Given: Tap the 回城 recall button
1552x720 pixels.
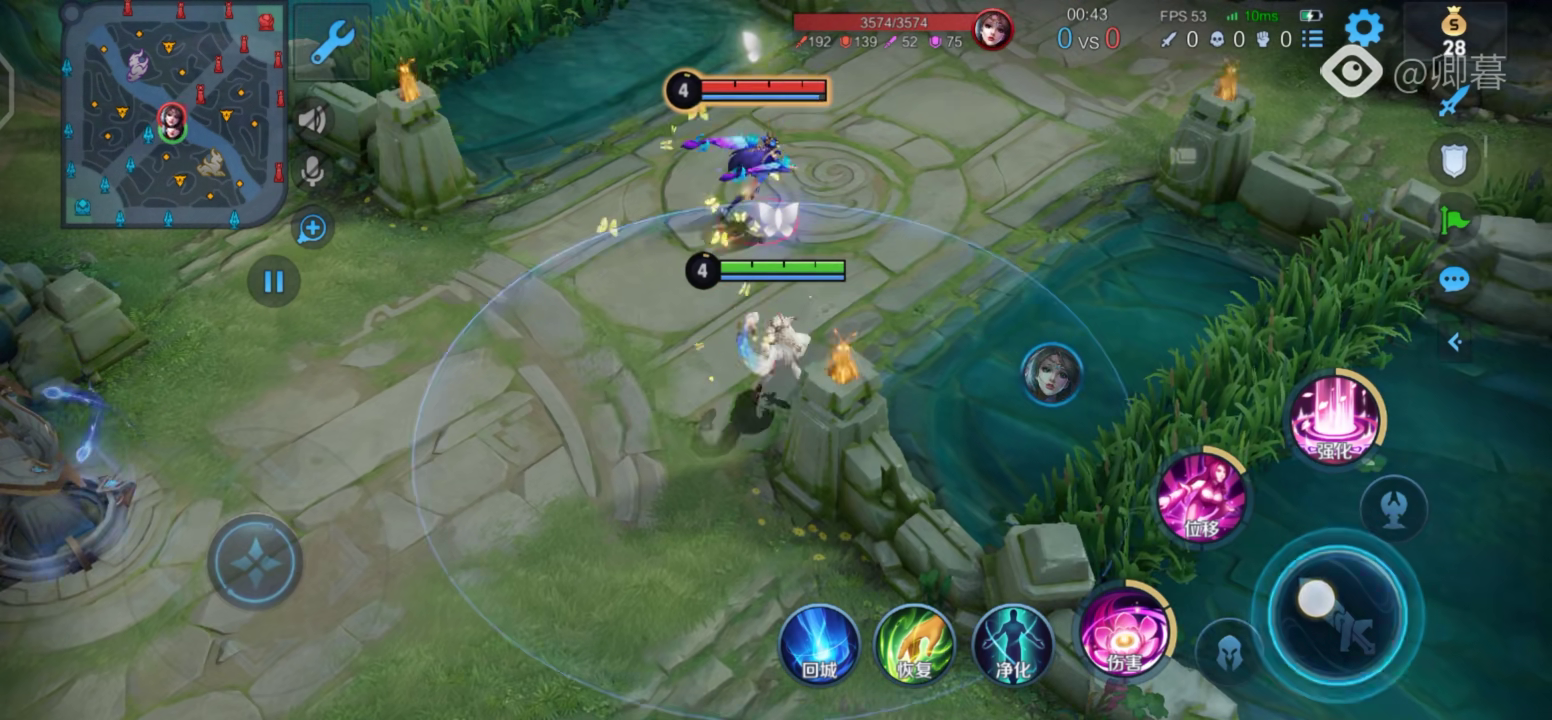Looking at the screenshot, I should pyautogui.click(x=819, y=642).
